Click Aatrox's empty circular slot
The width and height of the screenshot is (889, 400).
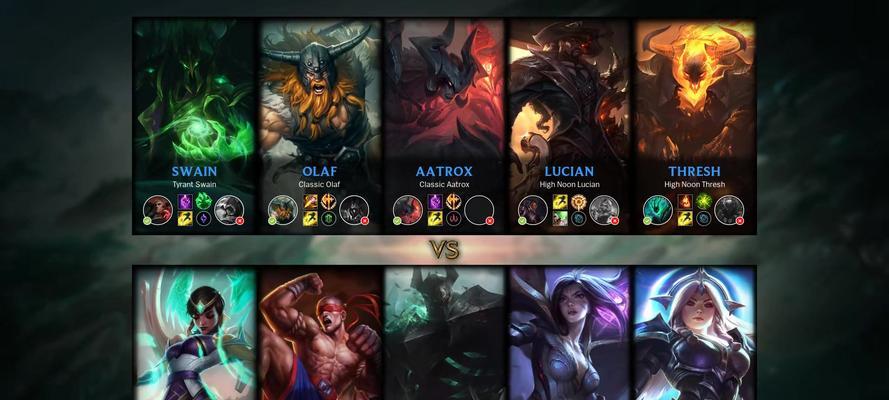tap(479, 209)
